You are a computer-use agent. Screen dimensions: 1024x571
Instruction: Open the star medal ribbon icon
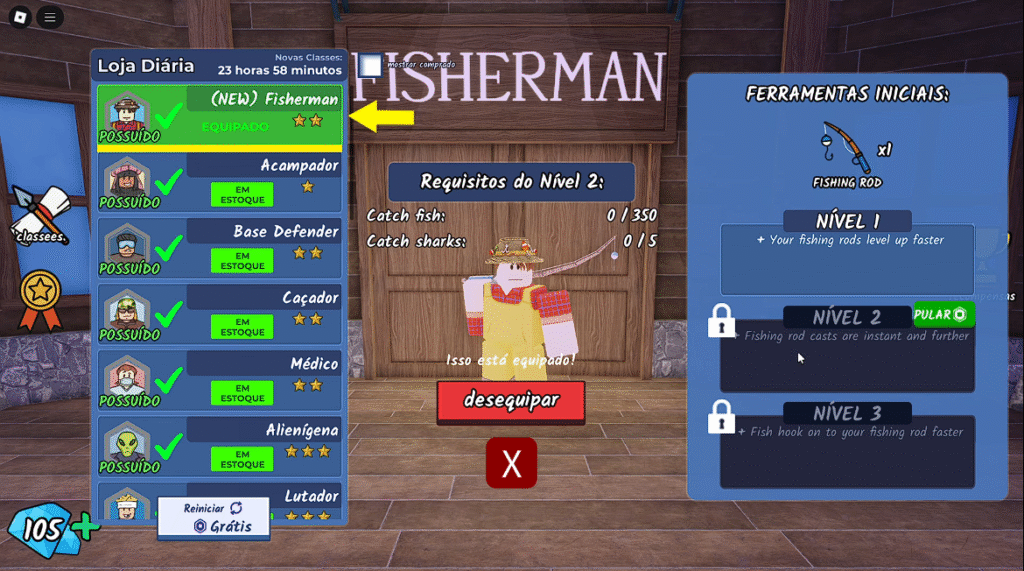tap(41, 299)
